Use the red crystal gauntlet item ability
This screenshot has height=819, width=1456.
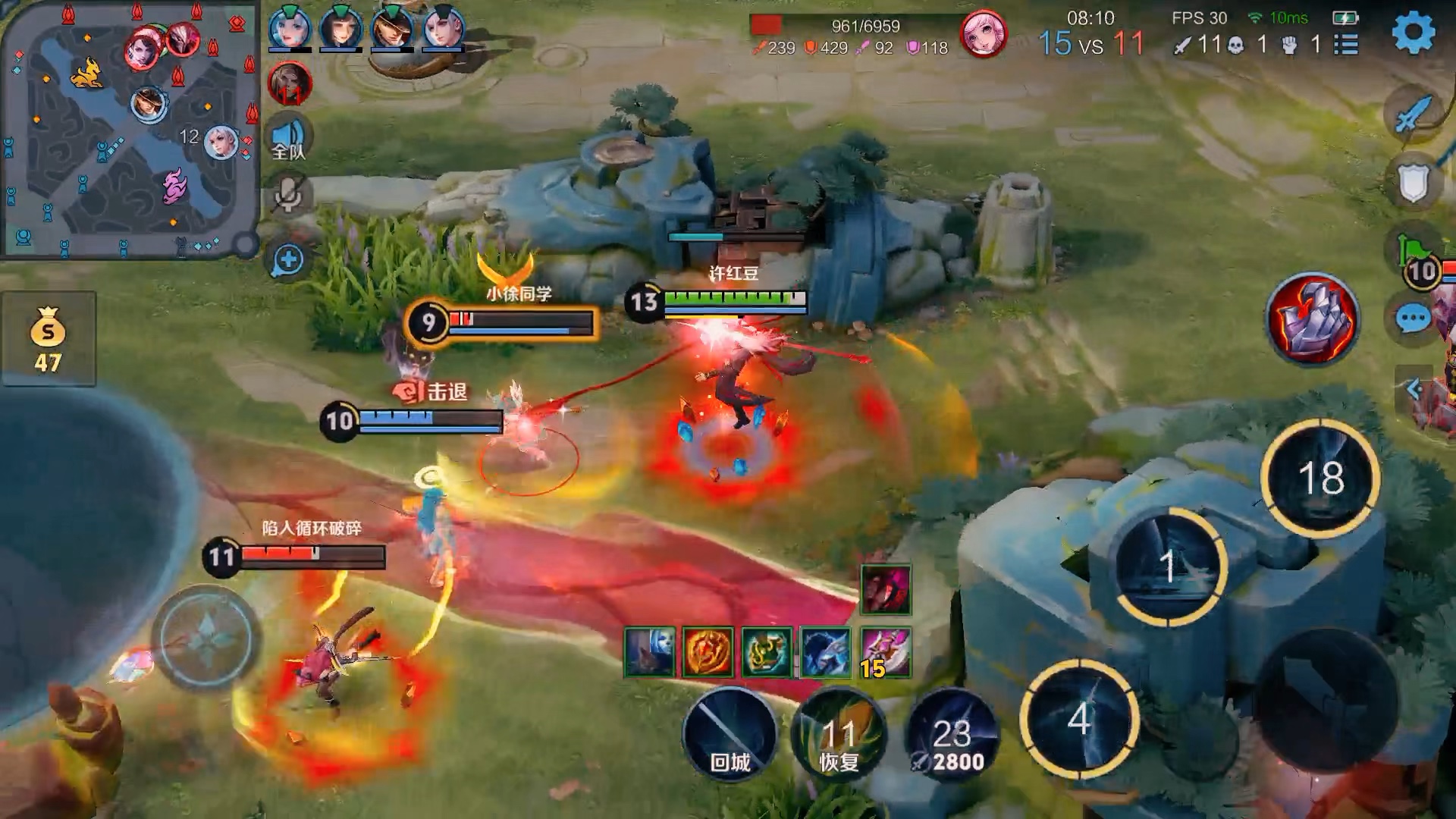pyautogui.click(x=1313, y=318)
